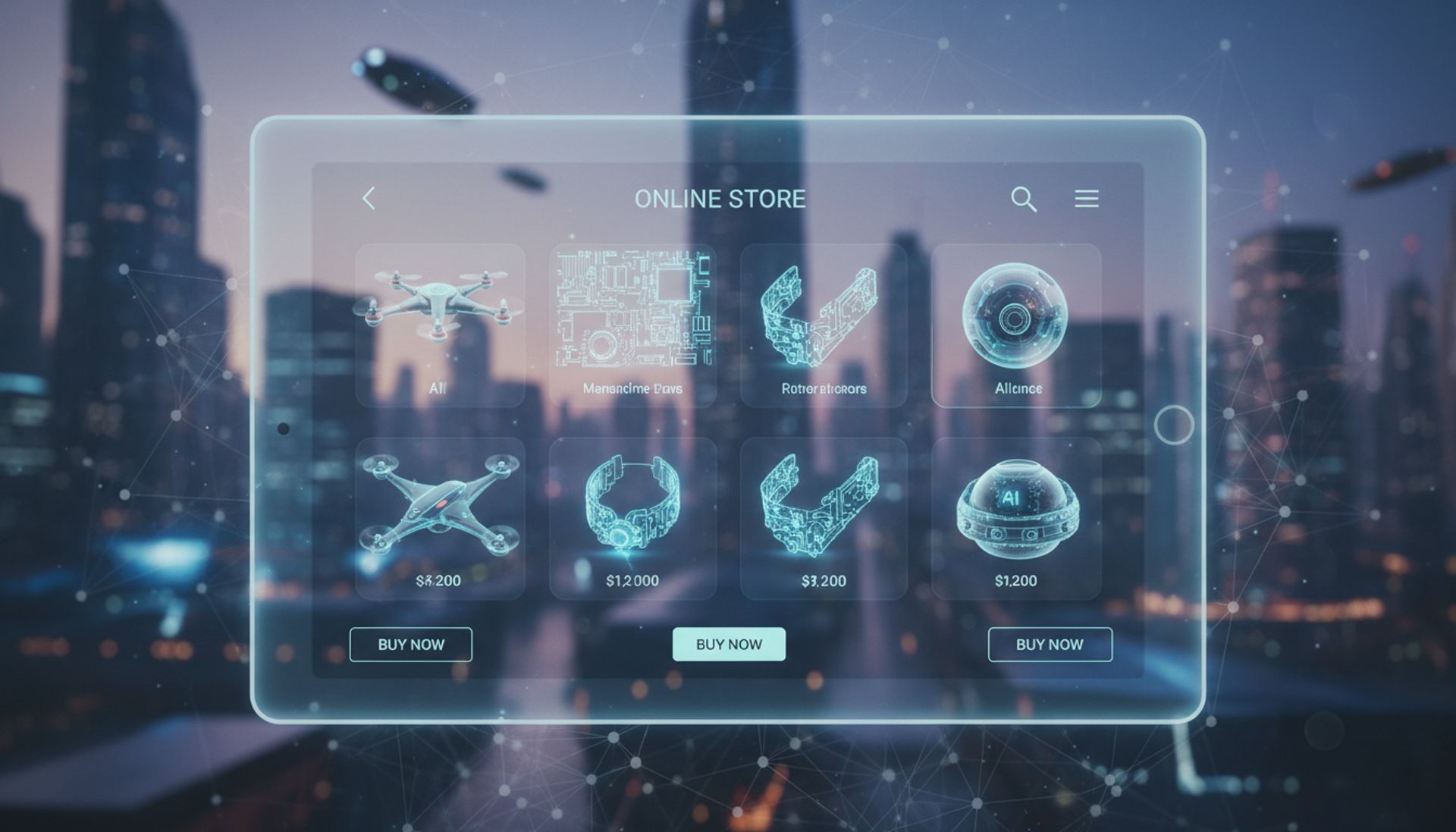
Task: Select the robotic arm priced $3,200
Action: coord(824,518)
